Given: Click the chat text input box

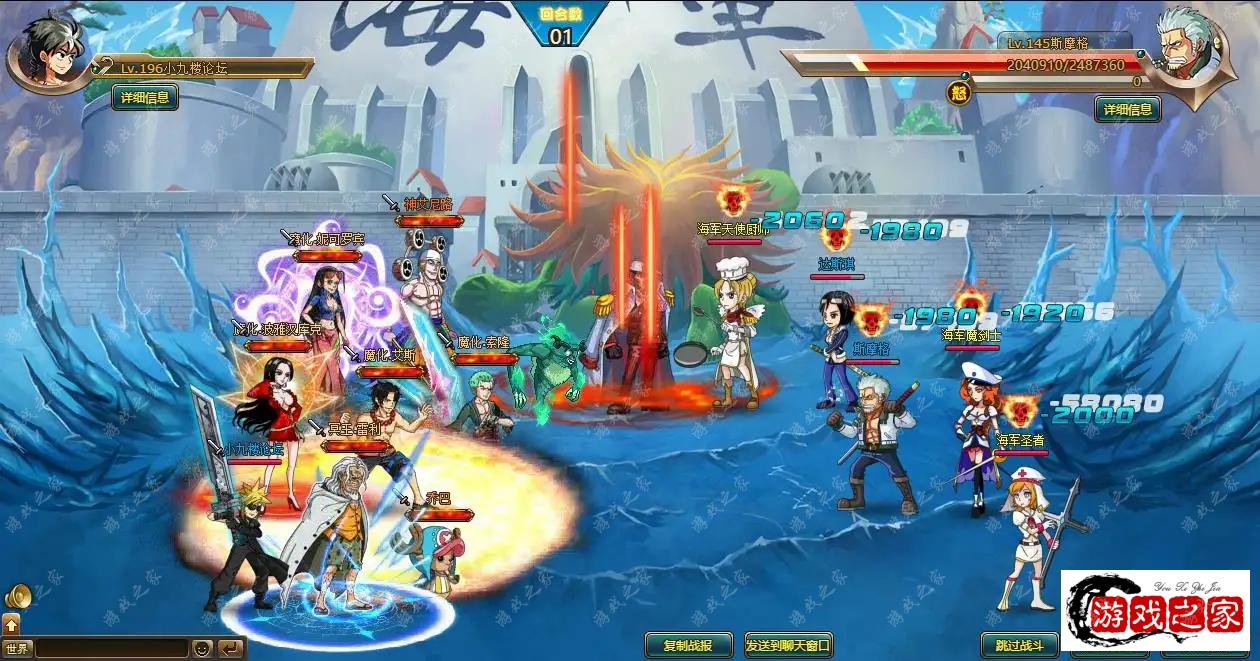Looking at the screenshot, I should (x=110, y=649).
